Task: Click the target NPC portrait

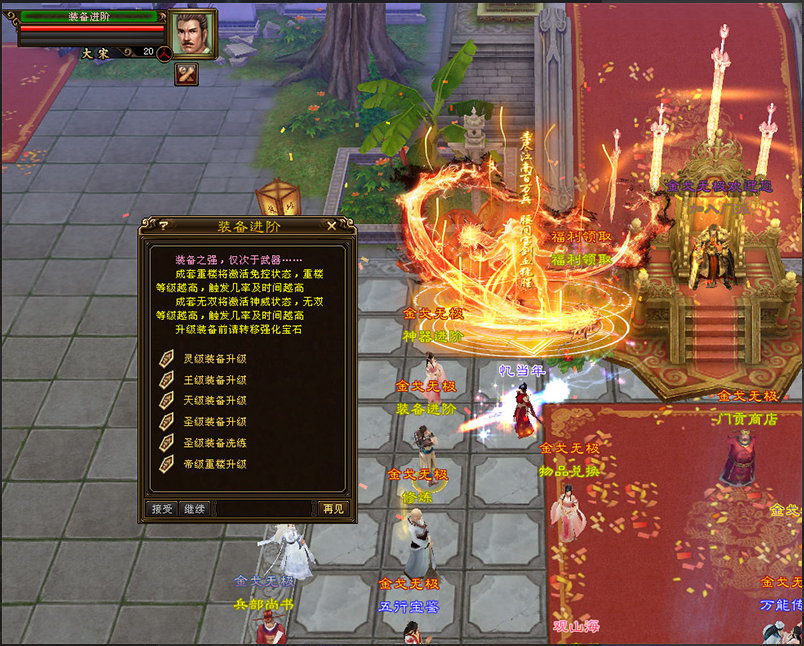Action: [193, 34]
